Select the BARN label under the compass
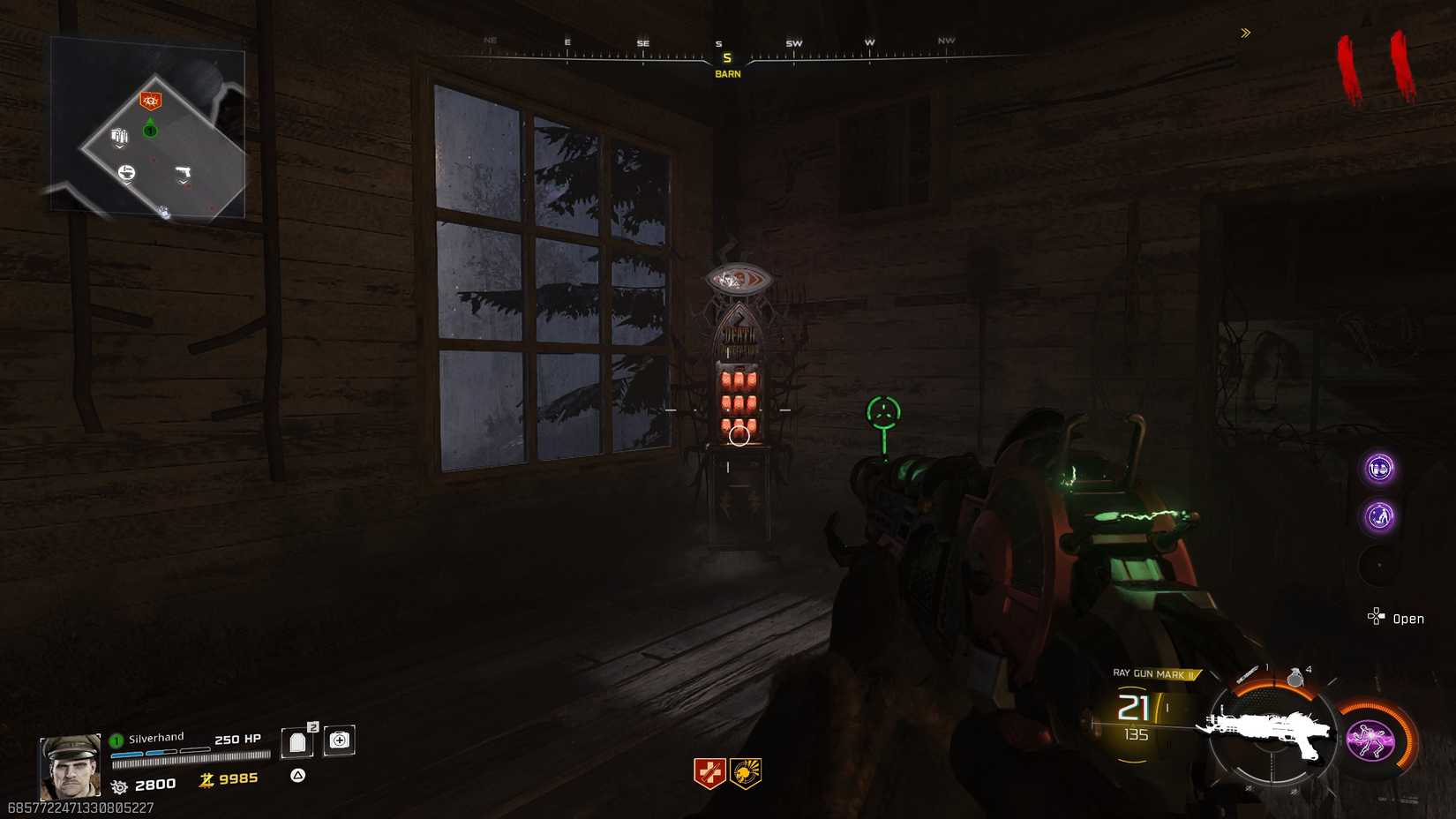 (x=726, y=73)
